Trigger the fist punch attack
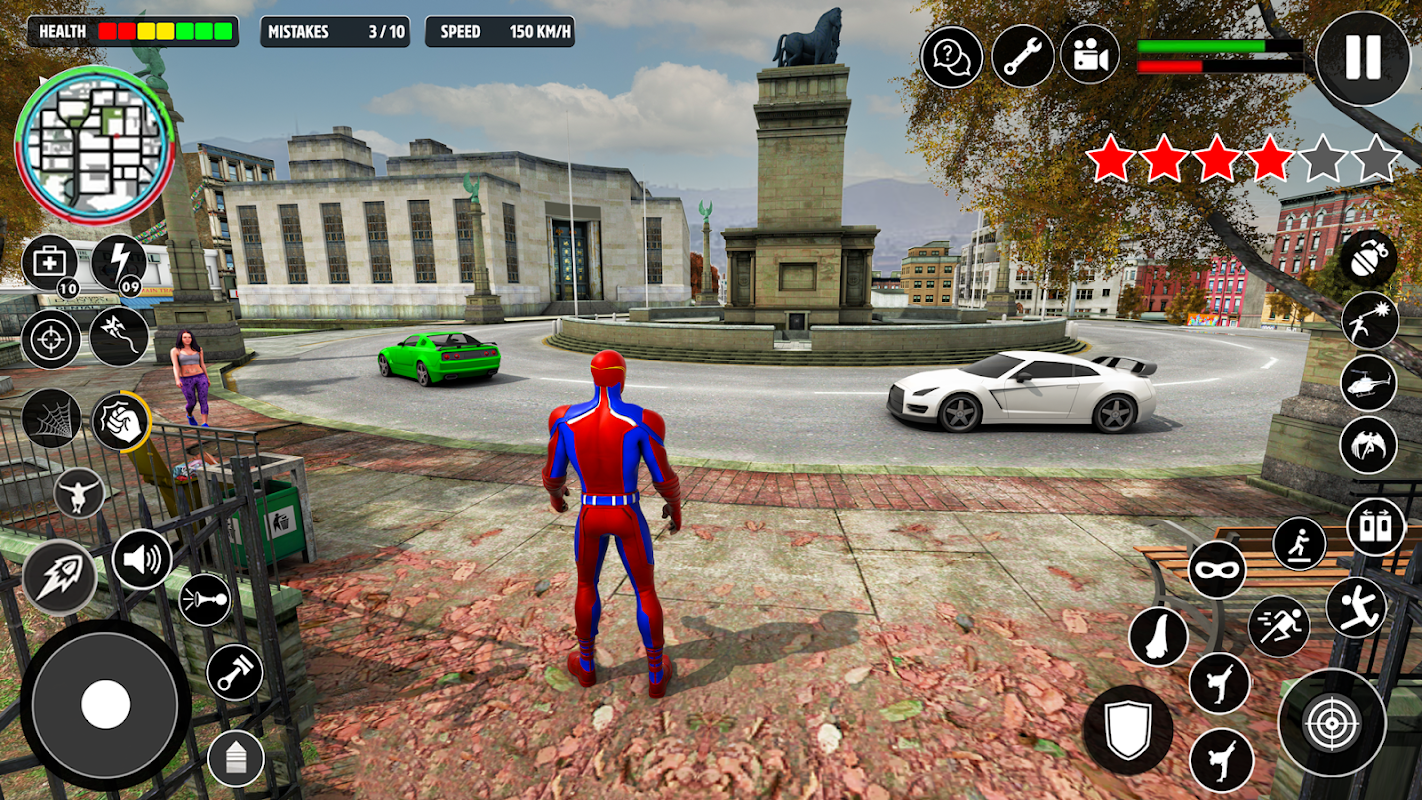The image size is (1422, 800). pyautogui.click(x=120, y=421)
